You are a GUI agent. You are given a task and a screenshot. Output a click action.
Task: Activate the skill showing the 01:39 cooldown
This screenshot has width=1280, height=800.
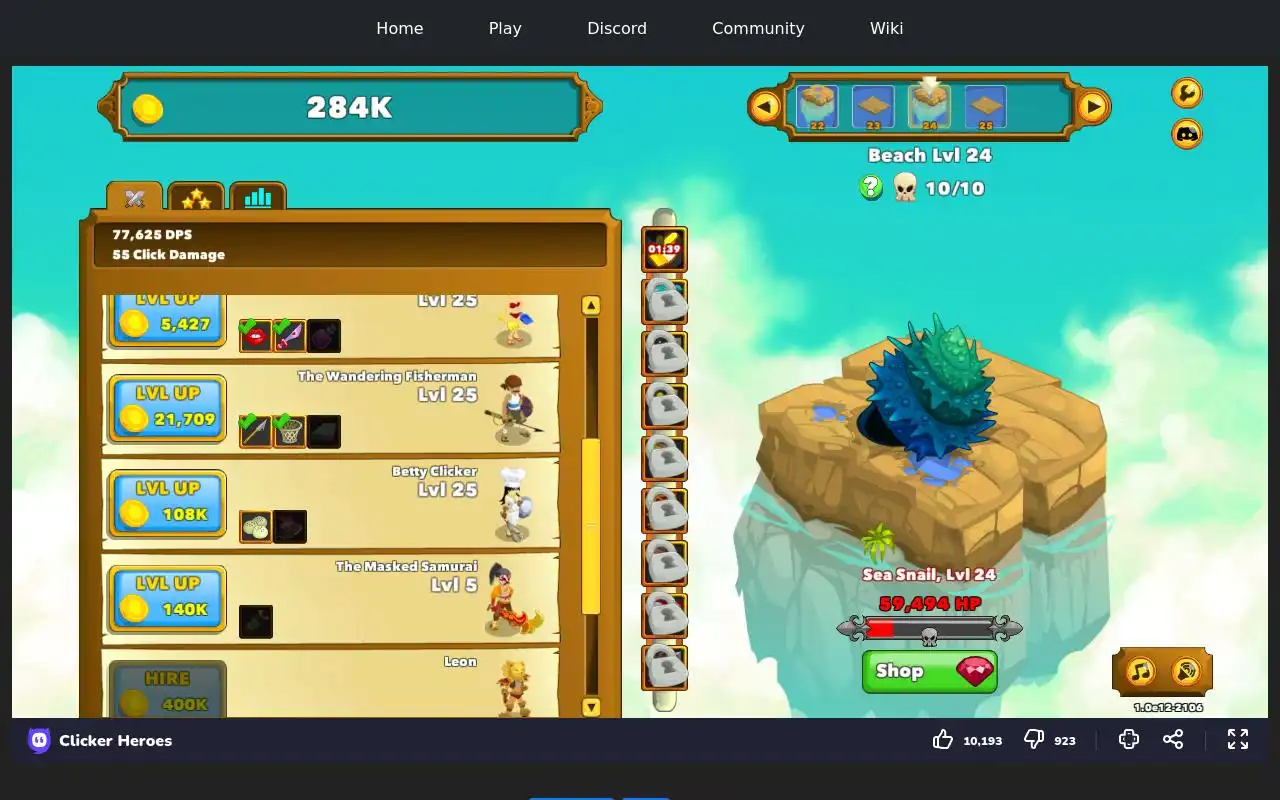(x=664, y=250)
